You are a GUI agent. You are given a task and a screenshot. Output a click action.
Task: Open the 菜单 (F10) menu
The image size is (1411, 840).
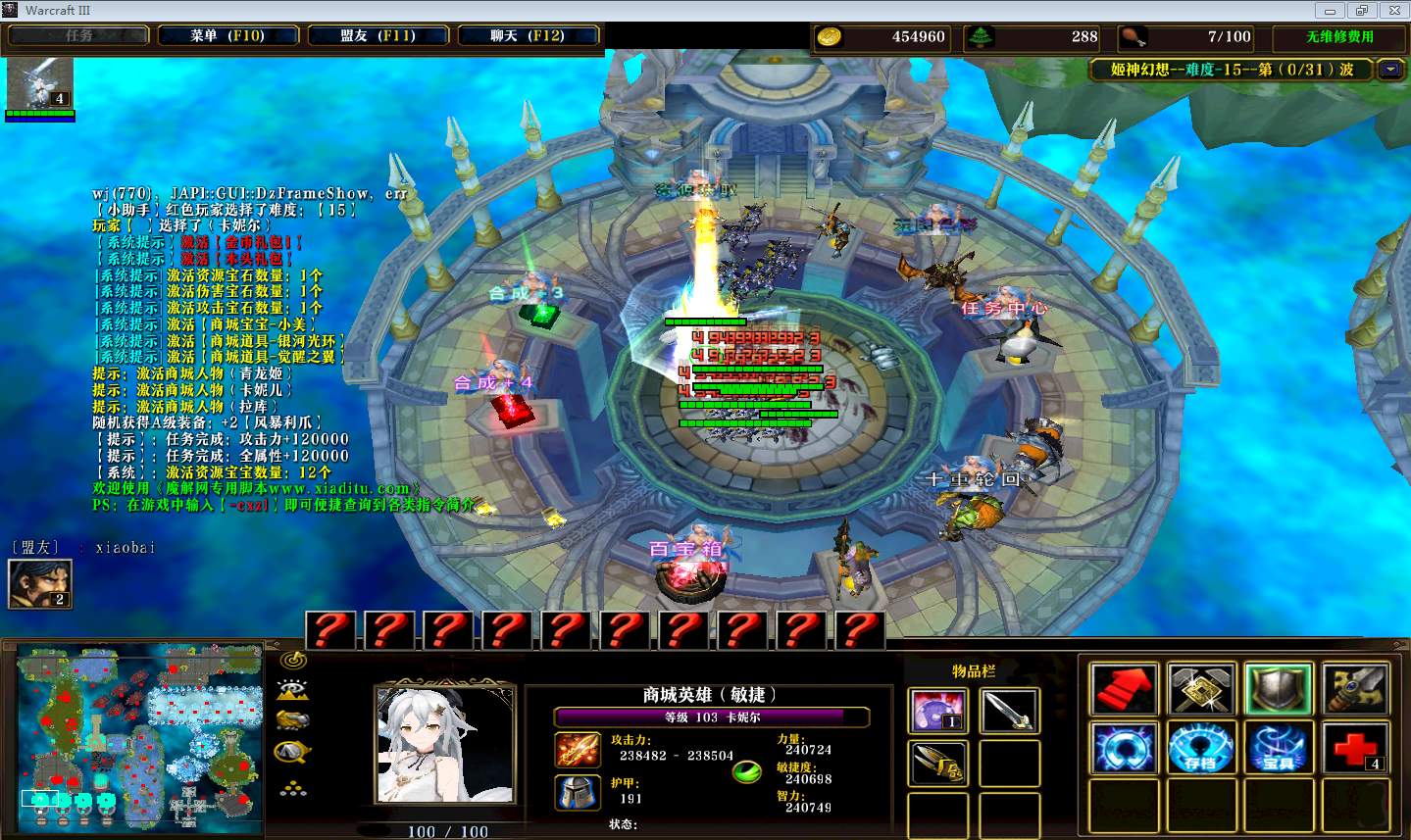[x=227, y=35]
